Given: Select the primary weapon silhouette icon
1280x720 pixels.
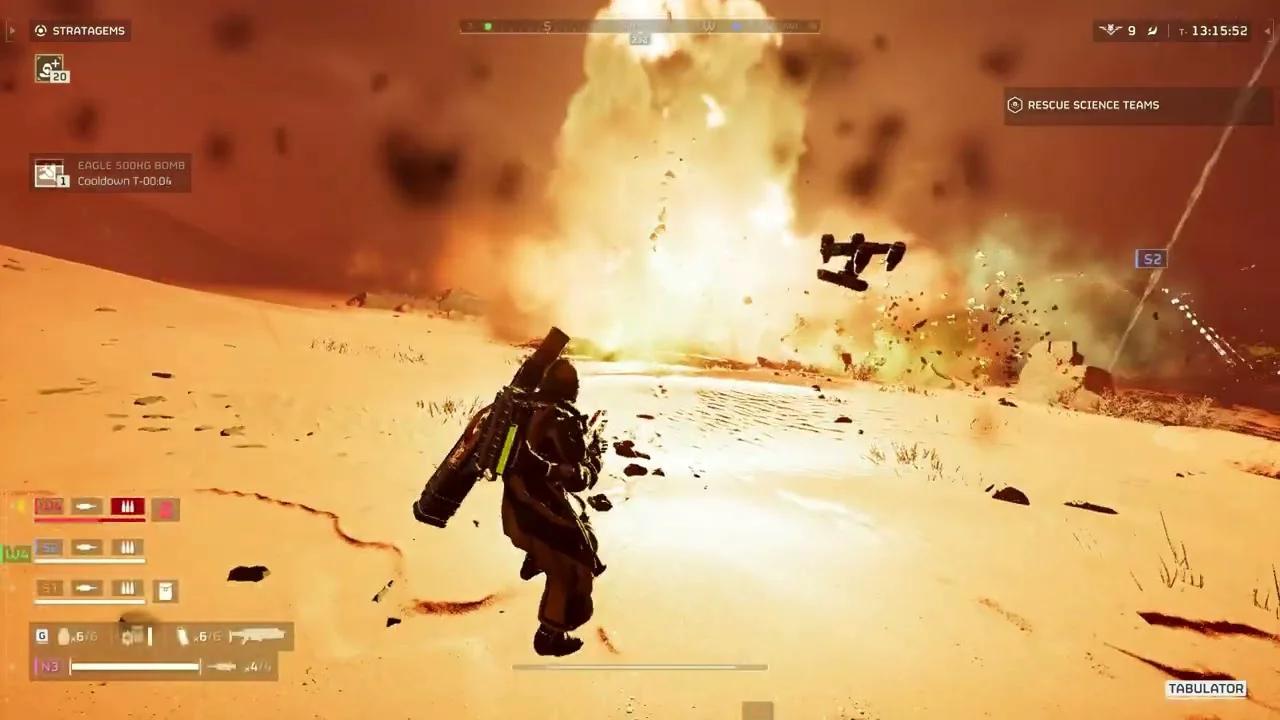Looking at the screenshot, I should tap(258, 636).
